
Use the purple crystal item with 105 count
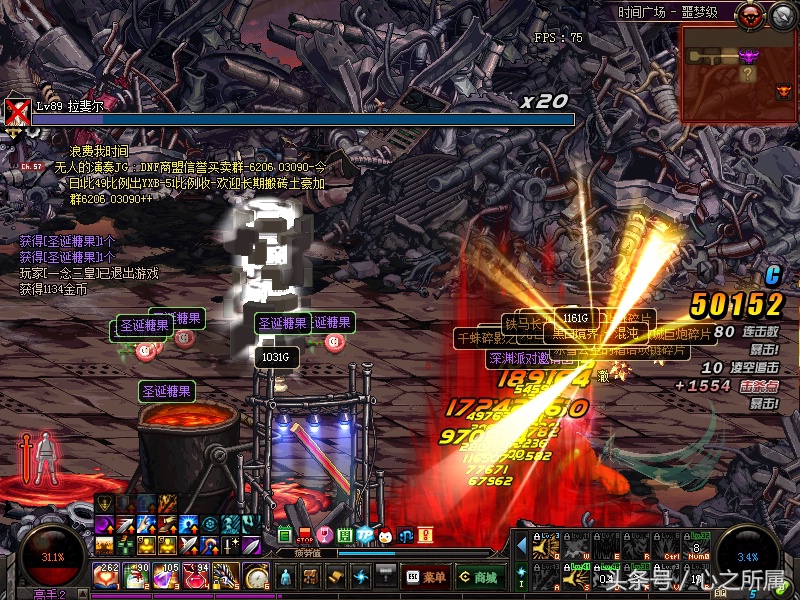[x=167, y=576]
